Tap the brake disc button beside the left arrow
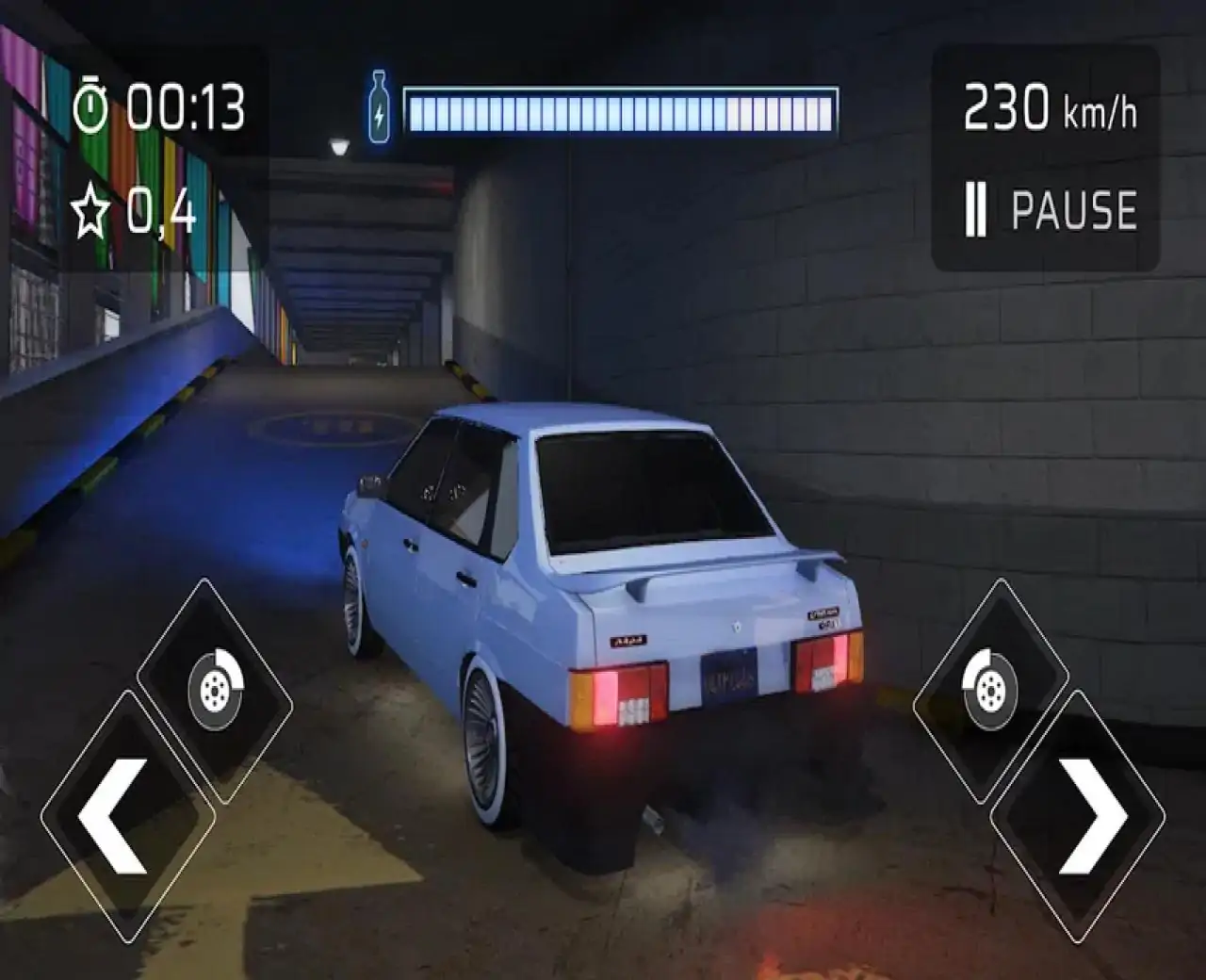Image resolution: width=1206 pixels, height=980 pixels. pos(215,689)
